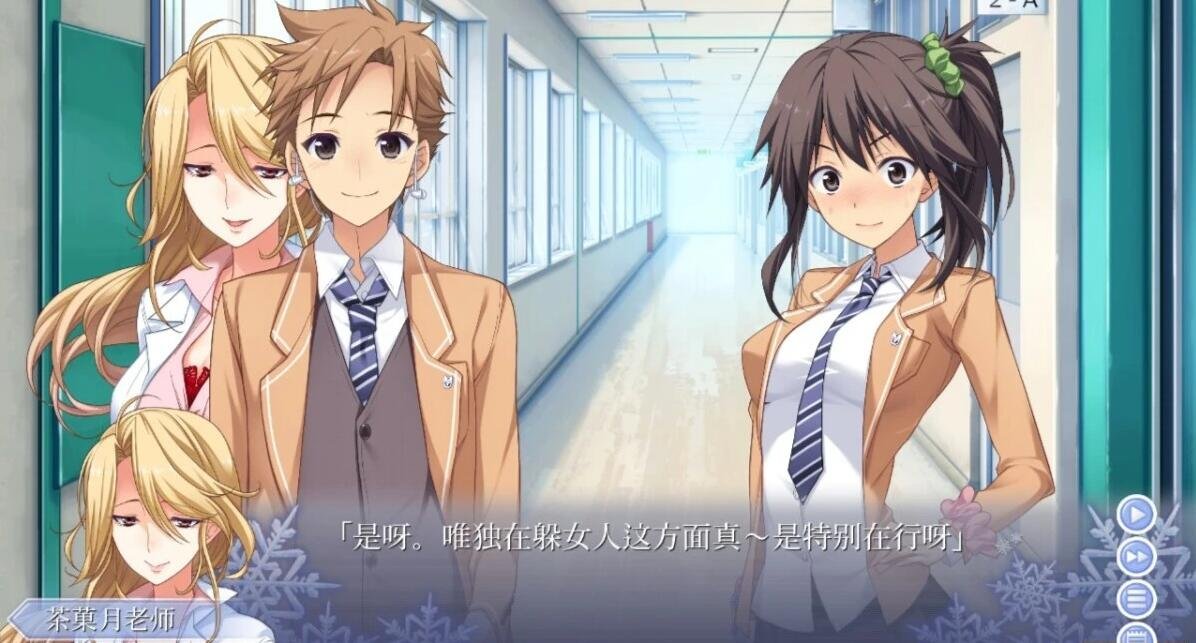
Task: Start auto-play with the play triangle button
Action: [1136, 516]
